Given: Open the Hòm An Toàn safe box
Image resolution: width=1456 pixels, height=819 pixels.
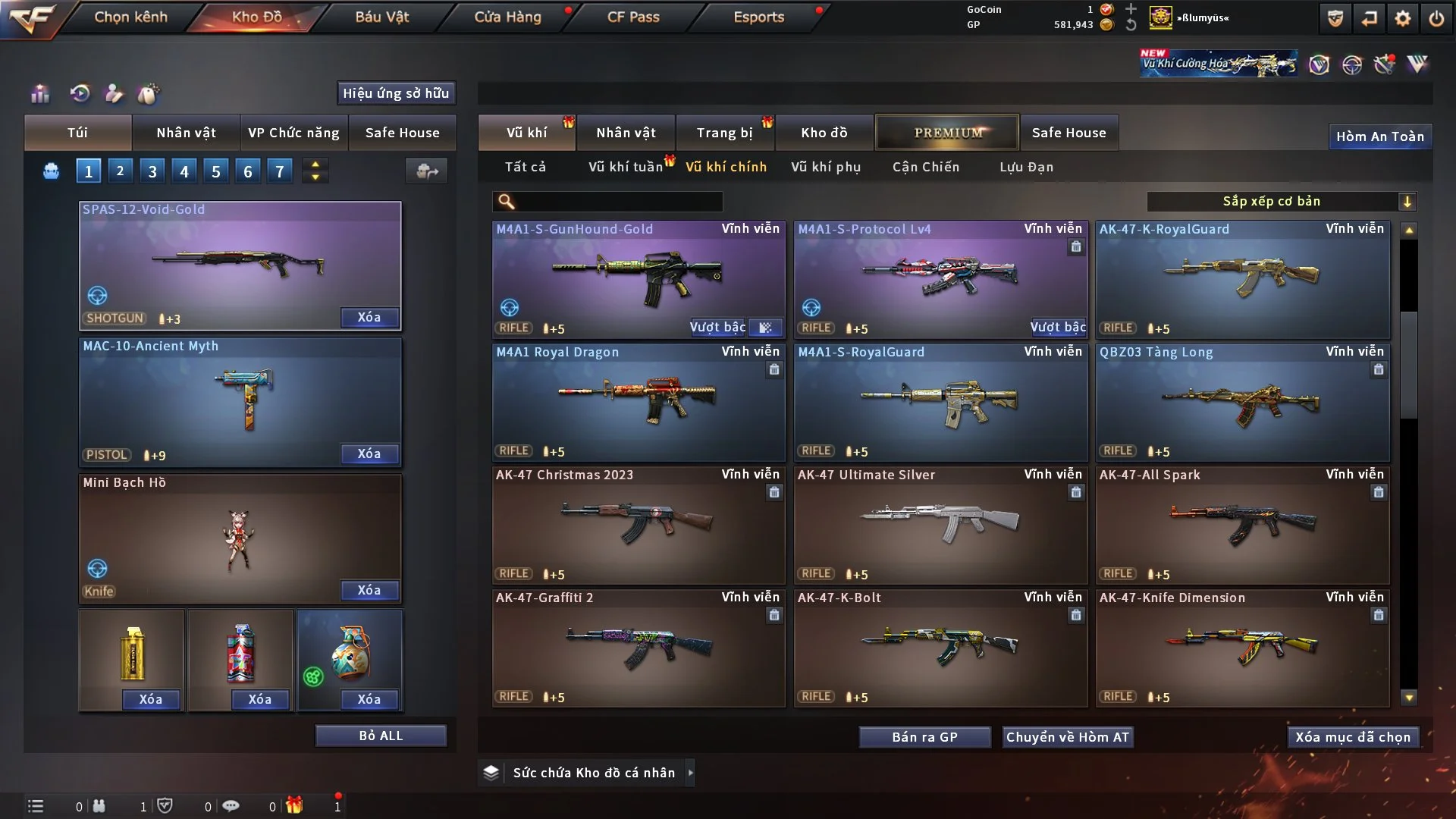Looking at the screenshot, I should pos(1379,136).
